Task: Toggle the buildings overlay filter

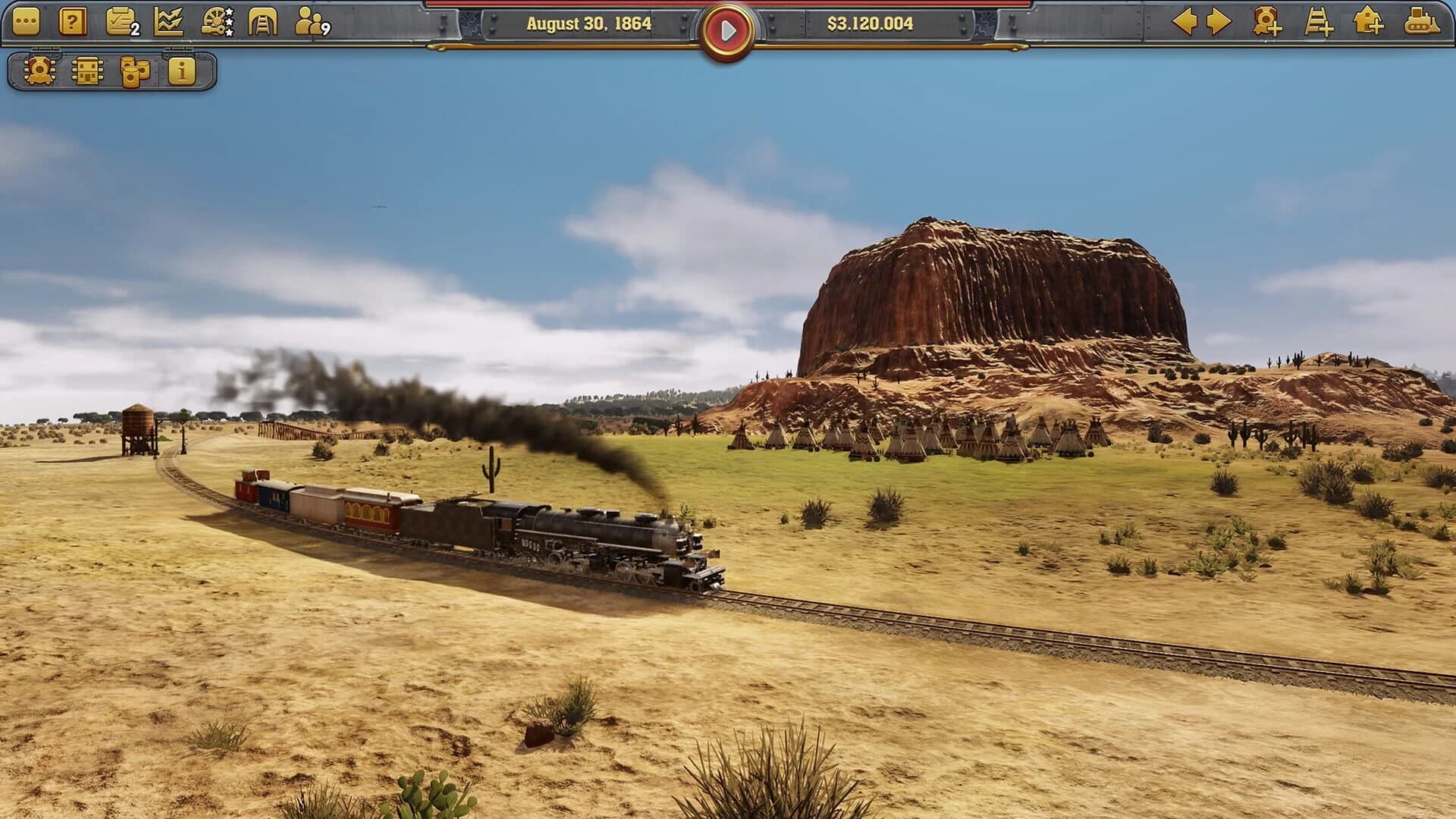Action: pyautogui.click(x=86, y=74)
